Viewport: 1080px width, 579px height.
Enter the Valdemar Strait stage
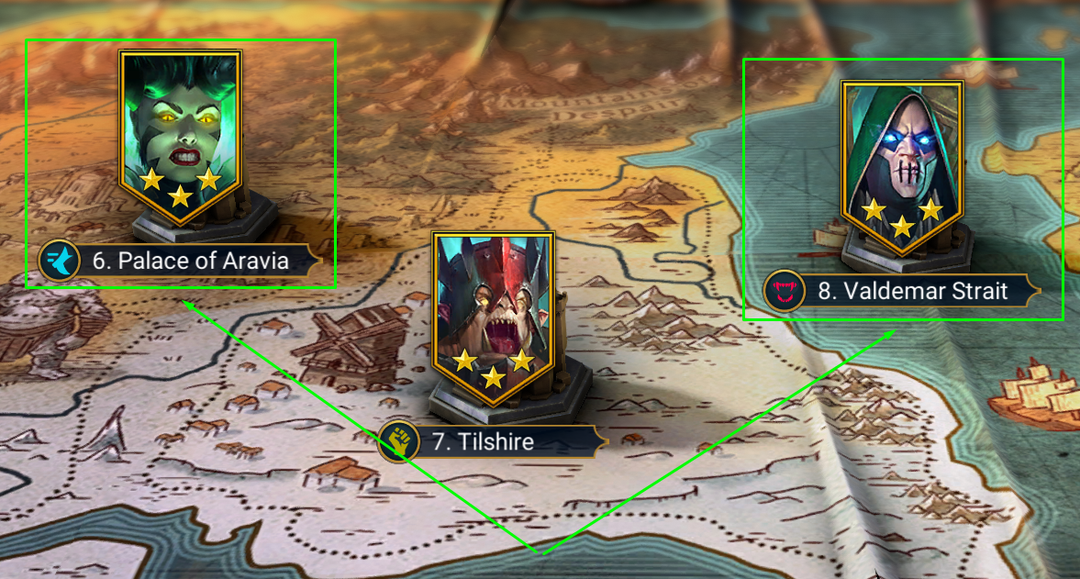913,292
